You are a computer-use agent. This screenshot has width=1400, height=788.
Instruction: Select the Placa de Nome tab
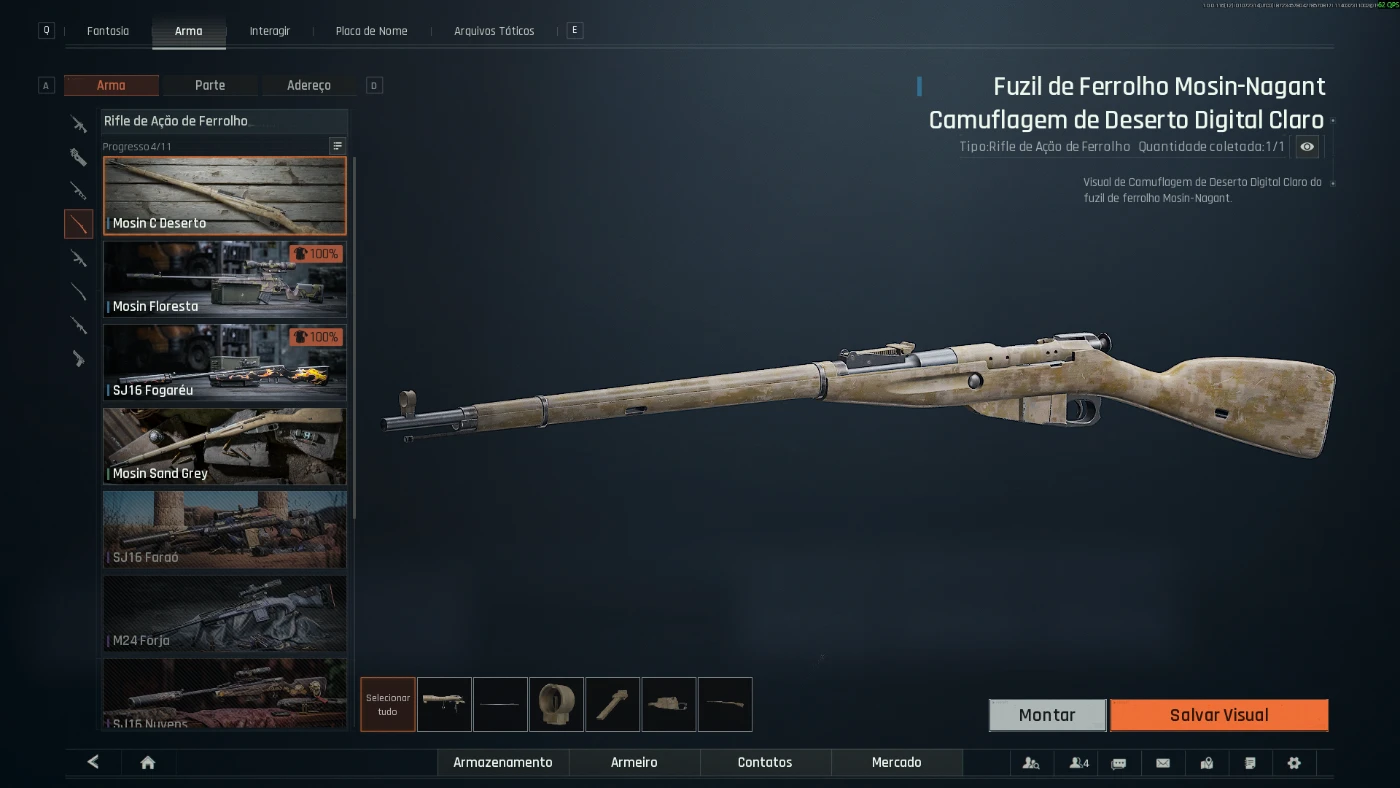click(x=371, y=31)
